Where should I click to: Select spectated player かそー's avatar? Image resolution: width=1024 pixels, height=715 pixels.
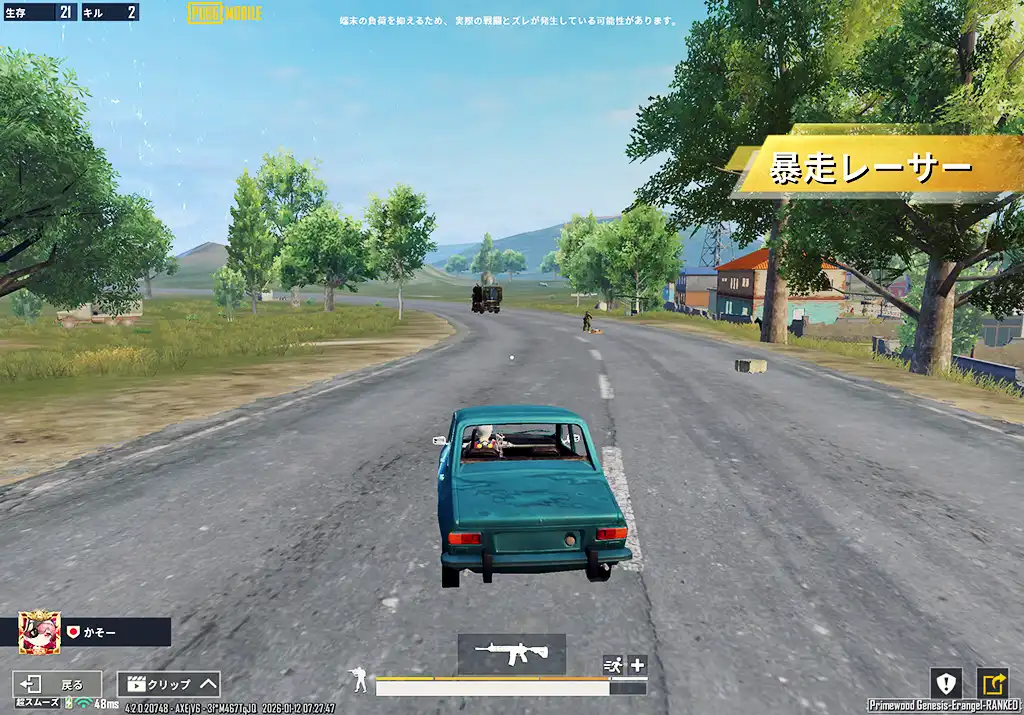click(40, 632)
